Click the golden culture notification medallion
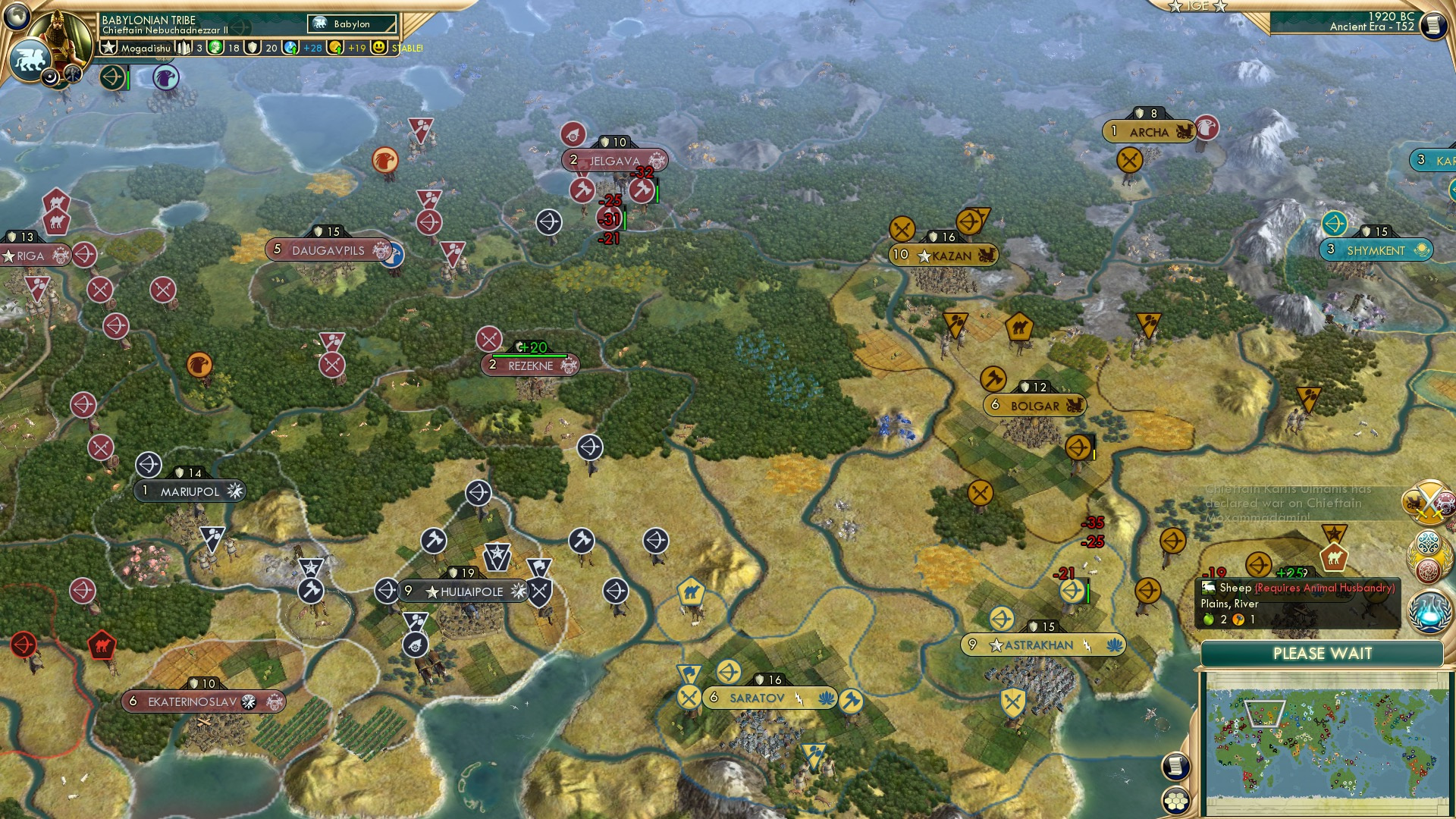Screen dimensions: 1456x819 pyautogui.click(x=1428, y=556)
